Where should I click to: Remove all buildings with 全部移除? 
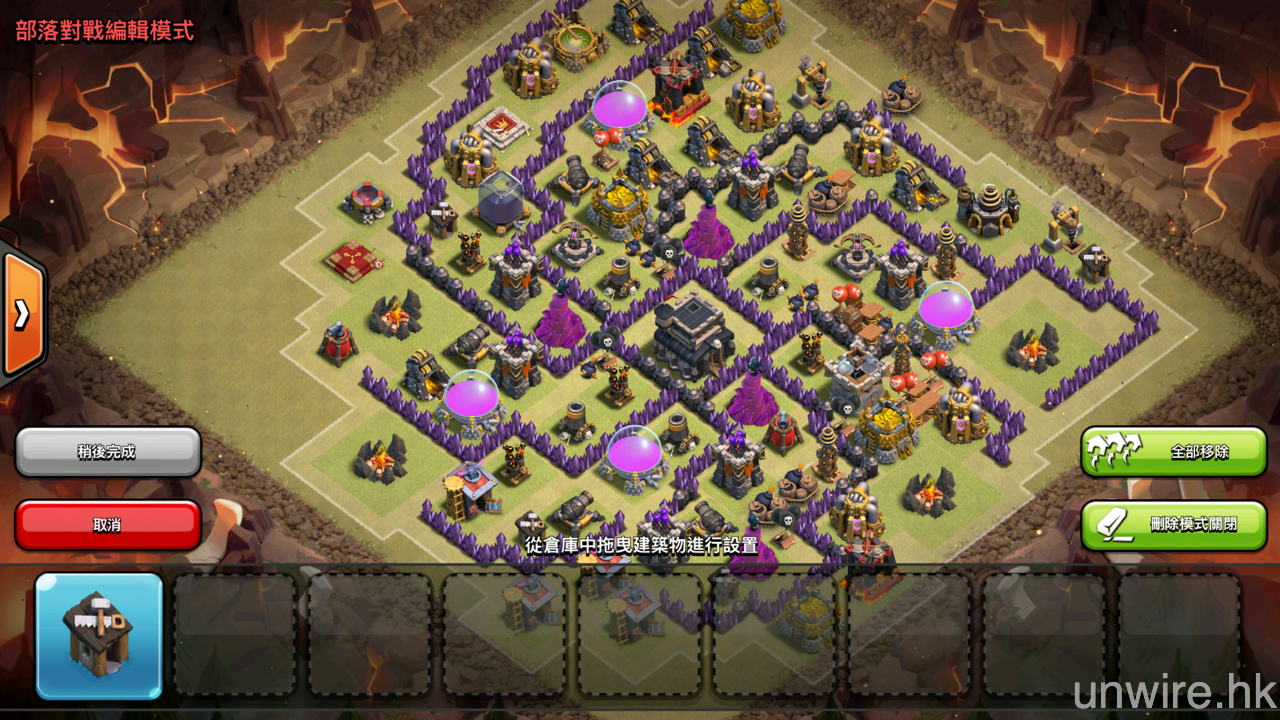coord(1173,452)
